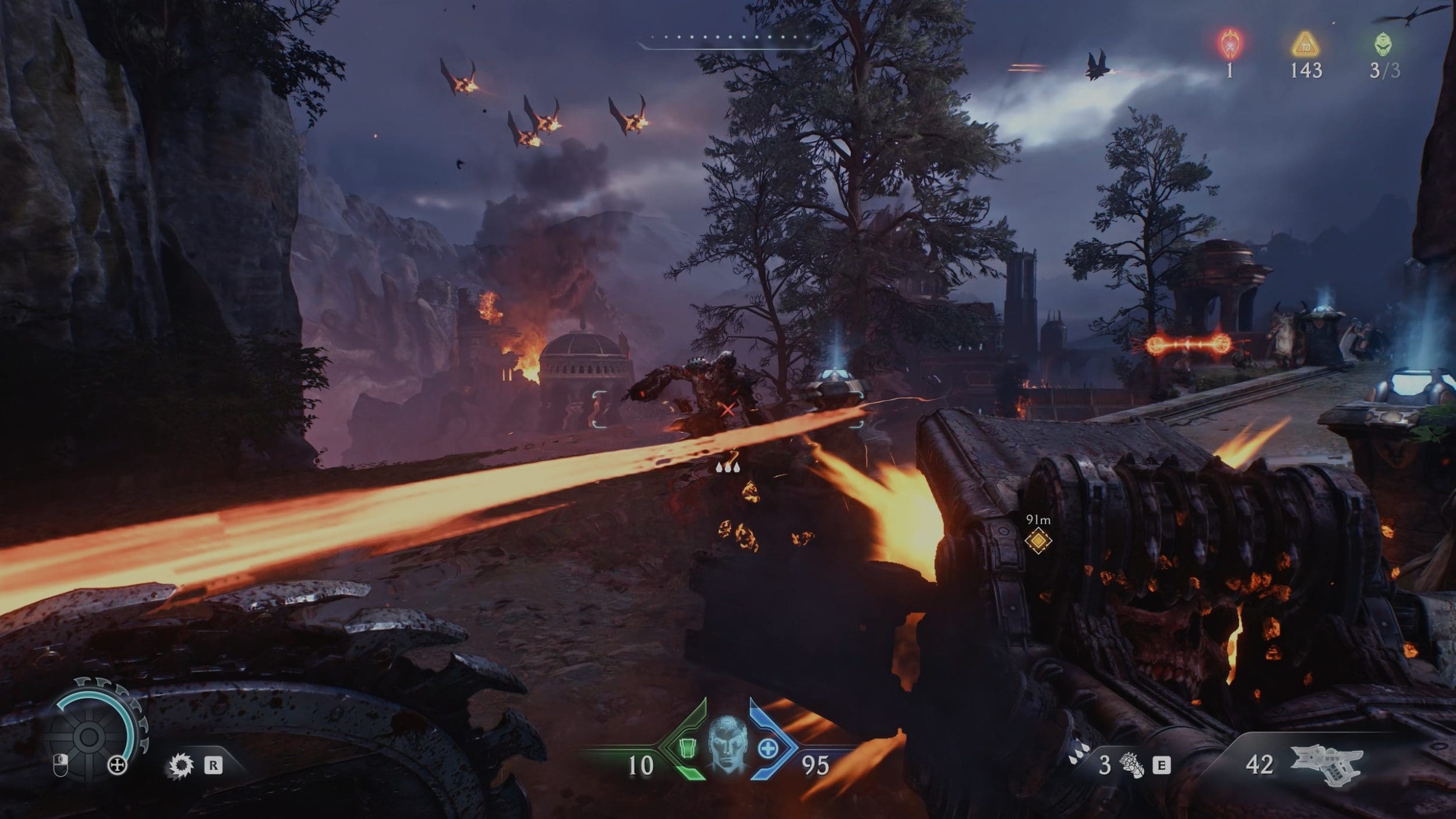This screenshot has width=1456, height=819.
Task: Click the equipped weapon silhouette icon
Action: coord(1328,764)
